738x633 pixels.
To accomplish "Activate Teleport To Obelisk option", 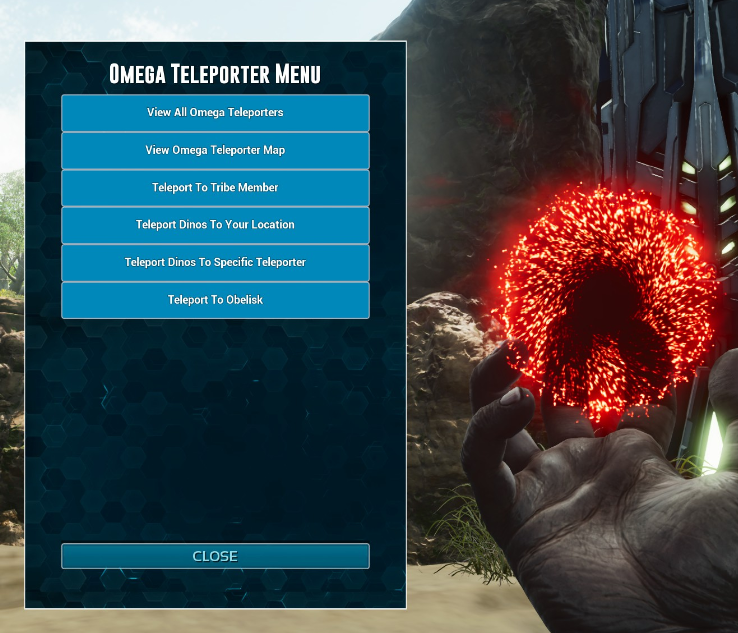I will [x=215, y=300].
